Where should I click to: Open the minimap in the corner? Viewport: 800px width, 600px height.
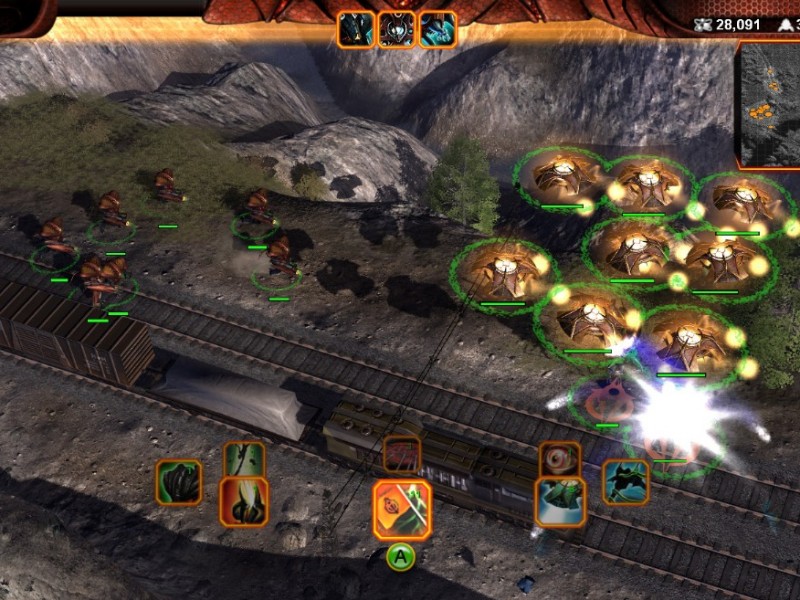[x=770, y=104]
